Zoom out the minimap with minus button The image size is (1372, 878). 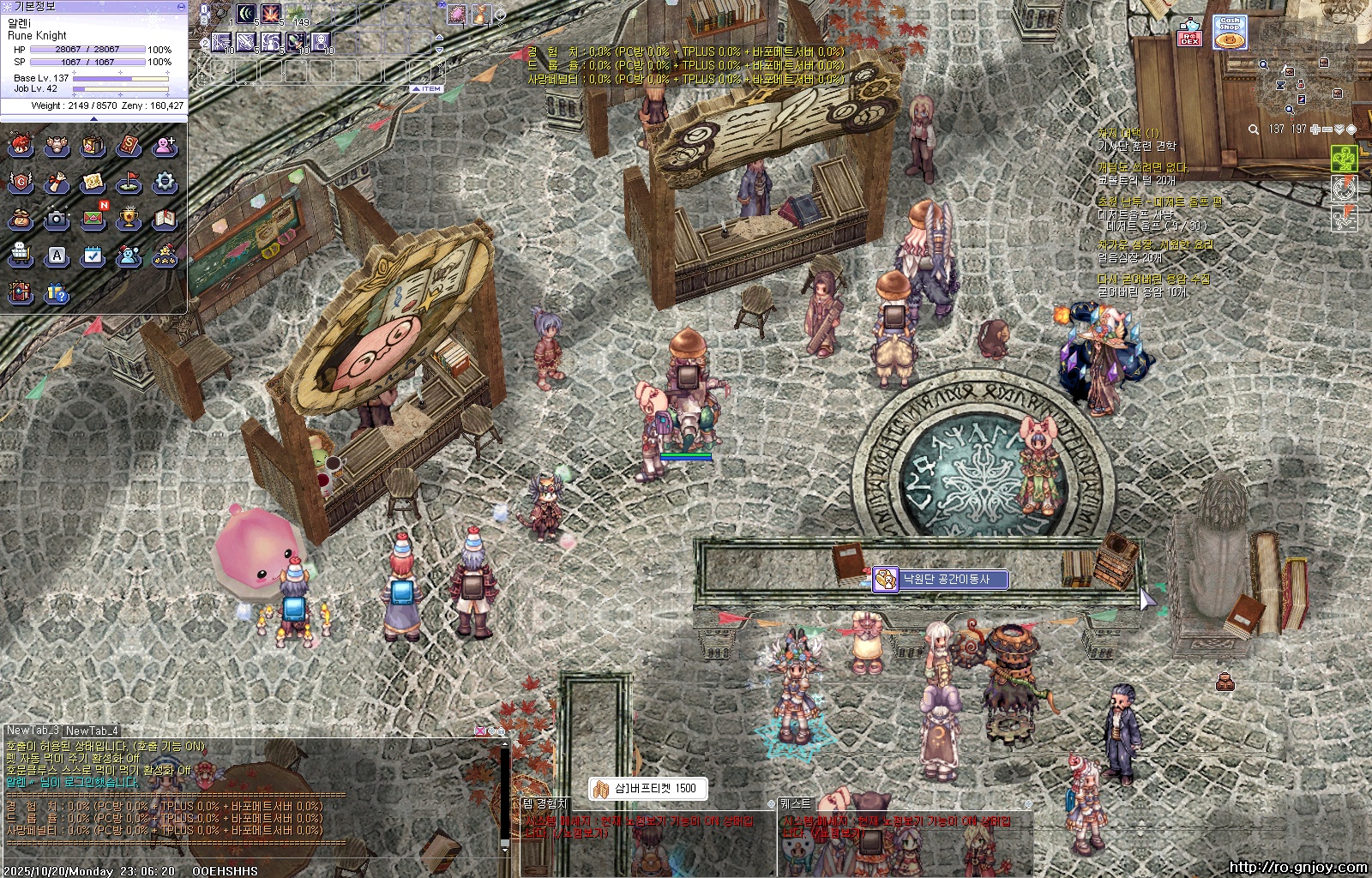[x=1327, y=129]
